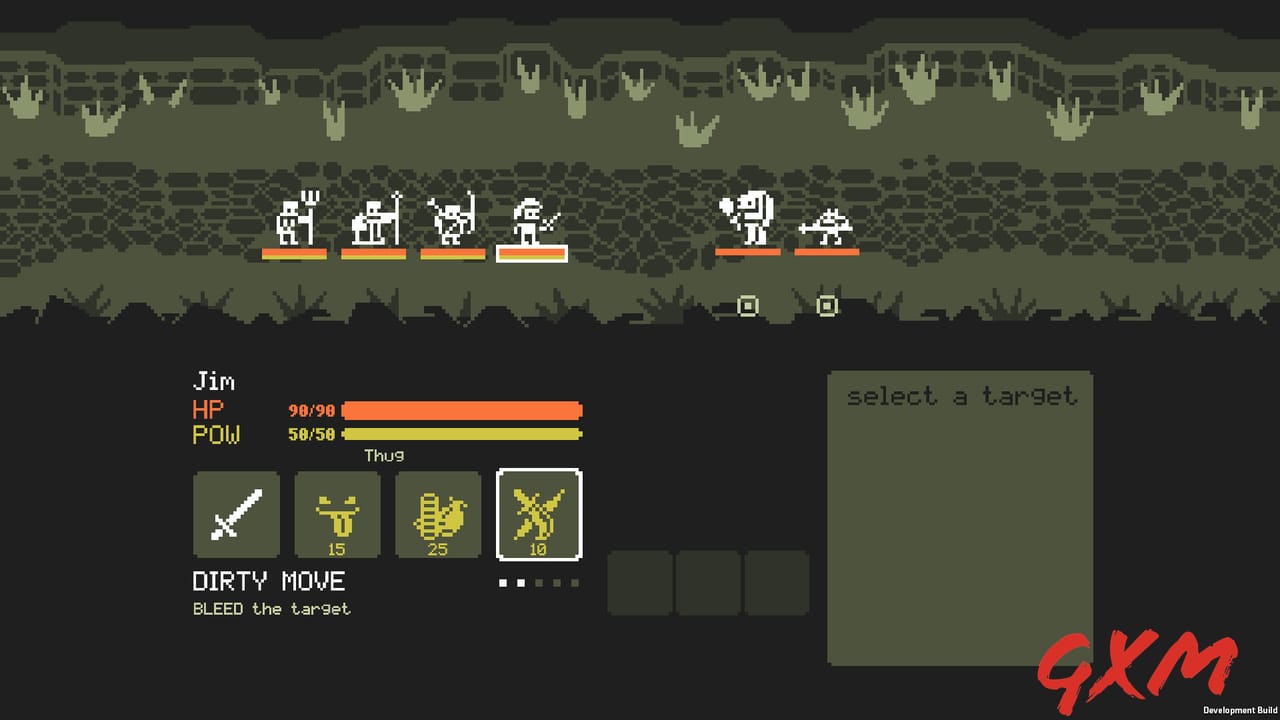Click the DIRTY MOVE label
This screenshot has width=1280, height=720.
point(268,581)
